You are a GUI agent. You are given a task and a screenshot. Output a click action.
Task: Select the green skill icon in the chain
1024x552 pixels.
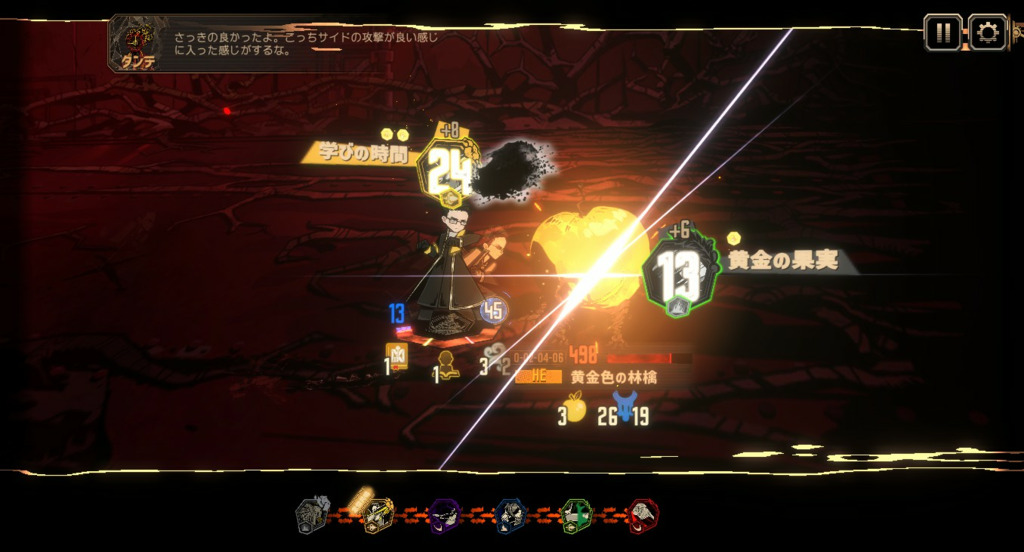coord(577,516)
